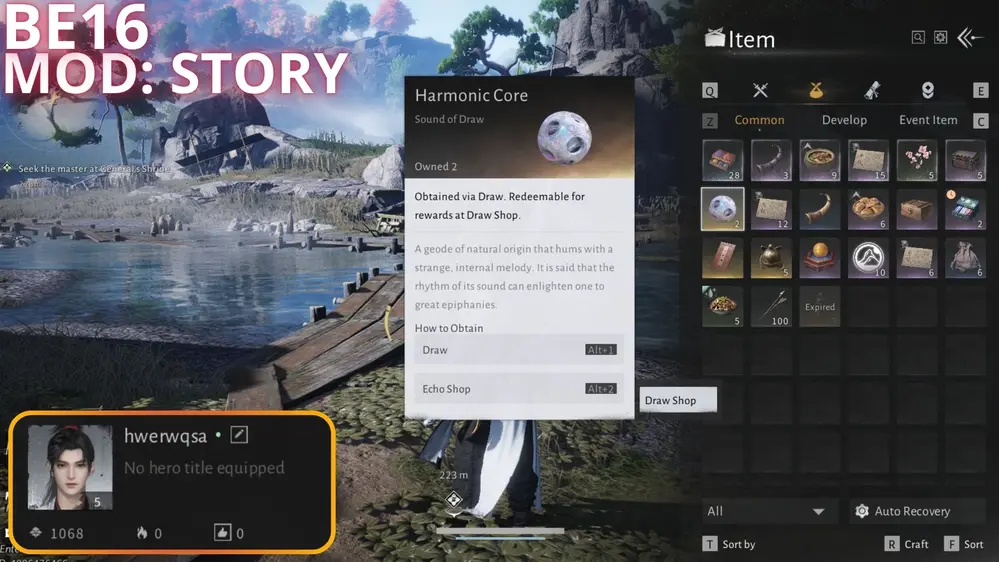Click the thumbs-up like icon
Screen dimensions: 999x562
click(223, 533)
